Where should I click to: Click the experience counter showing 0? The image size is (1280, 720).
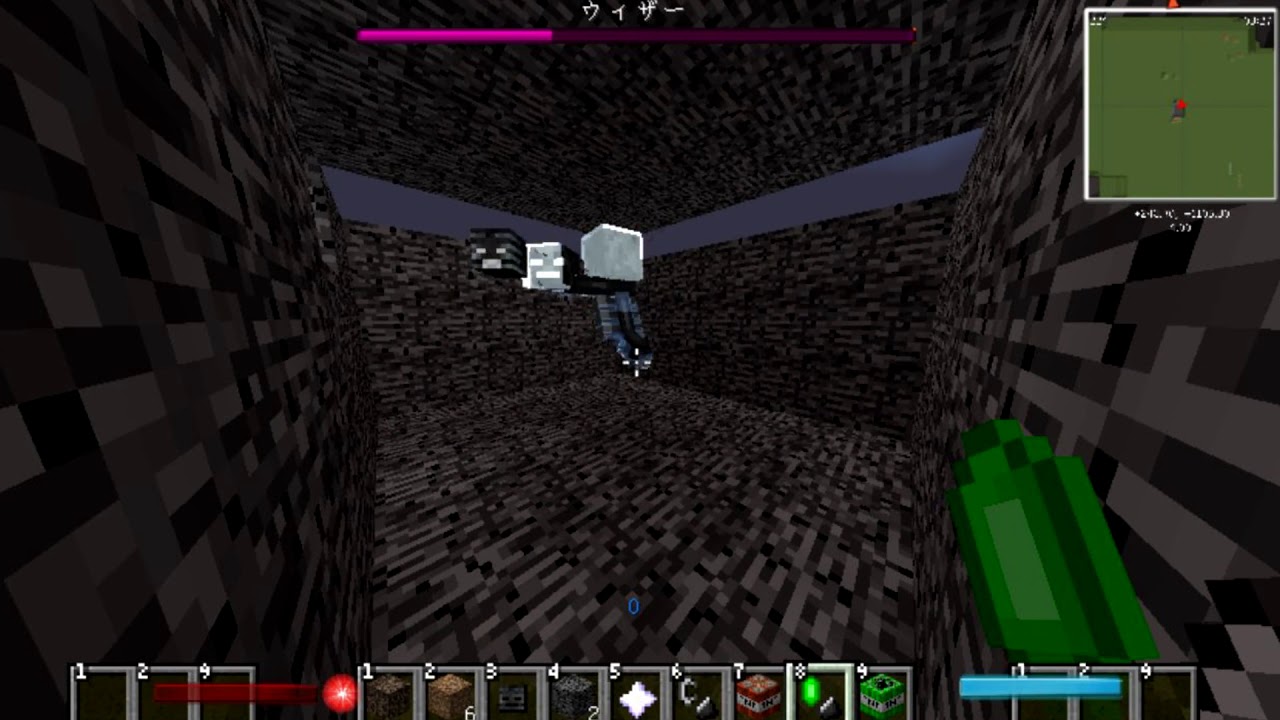tap(632, 606)
